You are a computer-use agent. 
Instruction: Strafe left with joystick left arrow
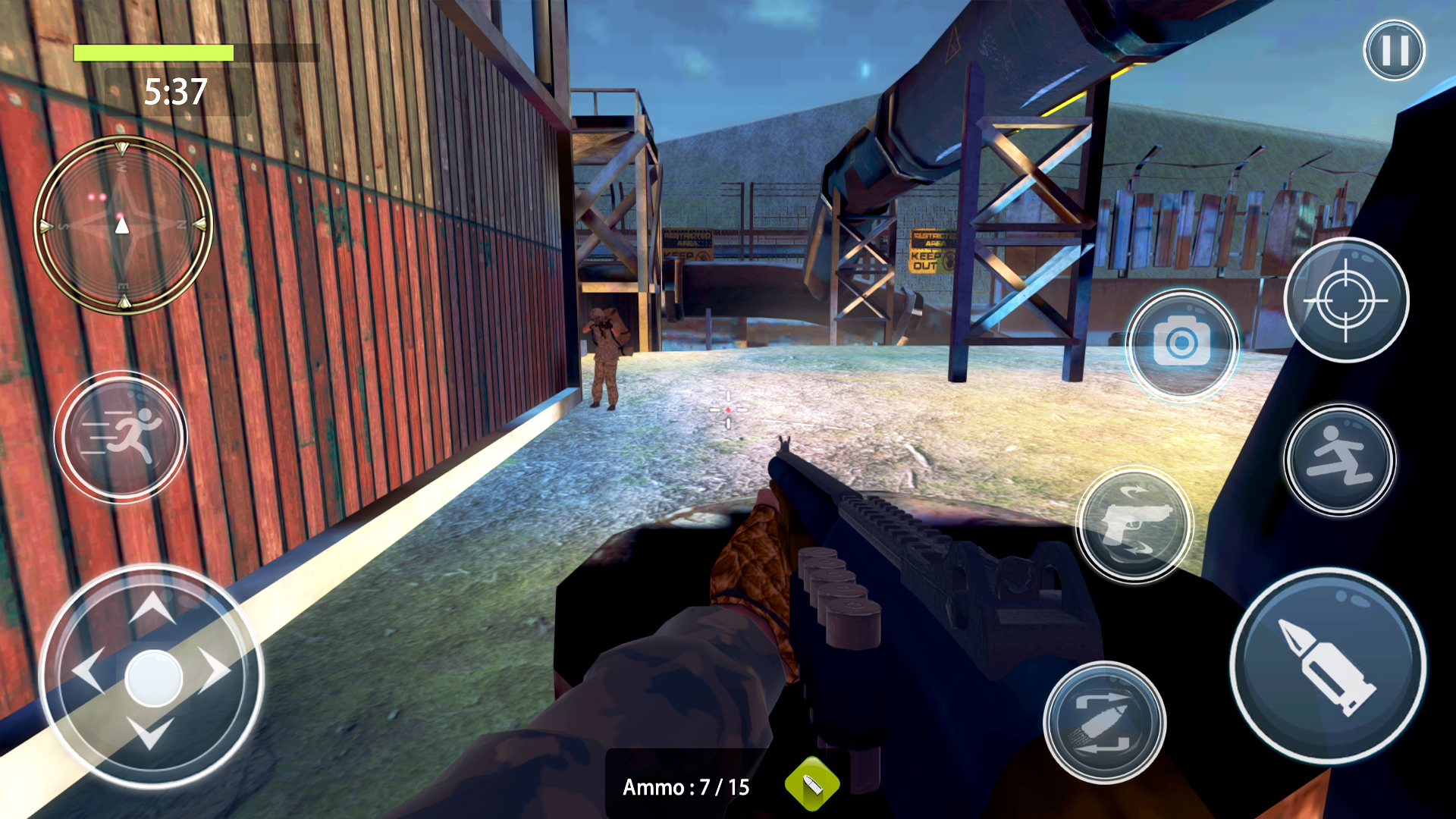coord(87,671)
